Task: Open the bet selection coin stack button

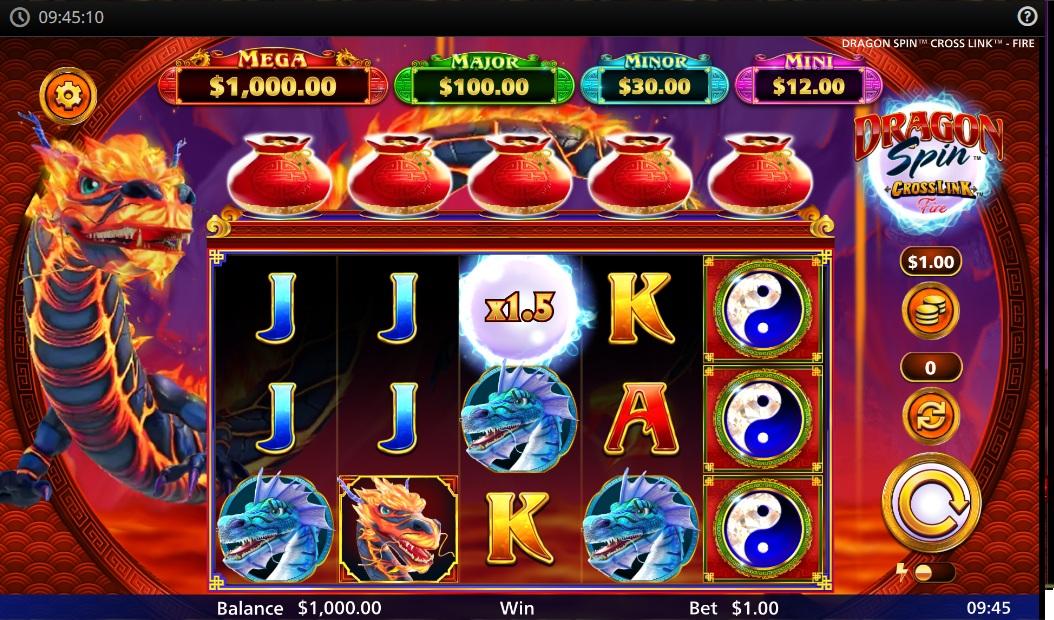Action: (x=930, y=310)
